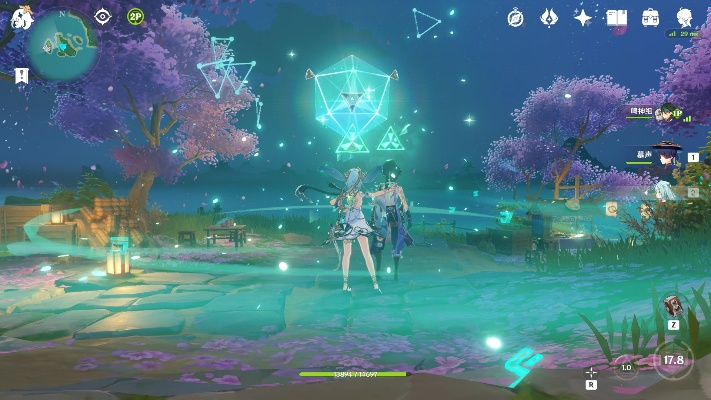The image size is (711, 400).
Task: Open the character profile icon
Action: click(685, 17)
